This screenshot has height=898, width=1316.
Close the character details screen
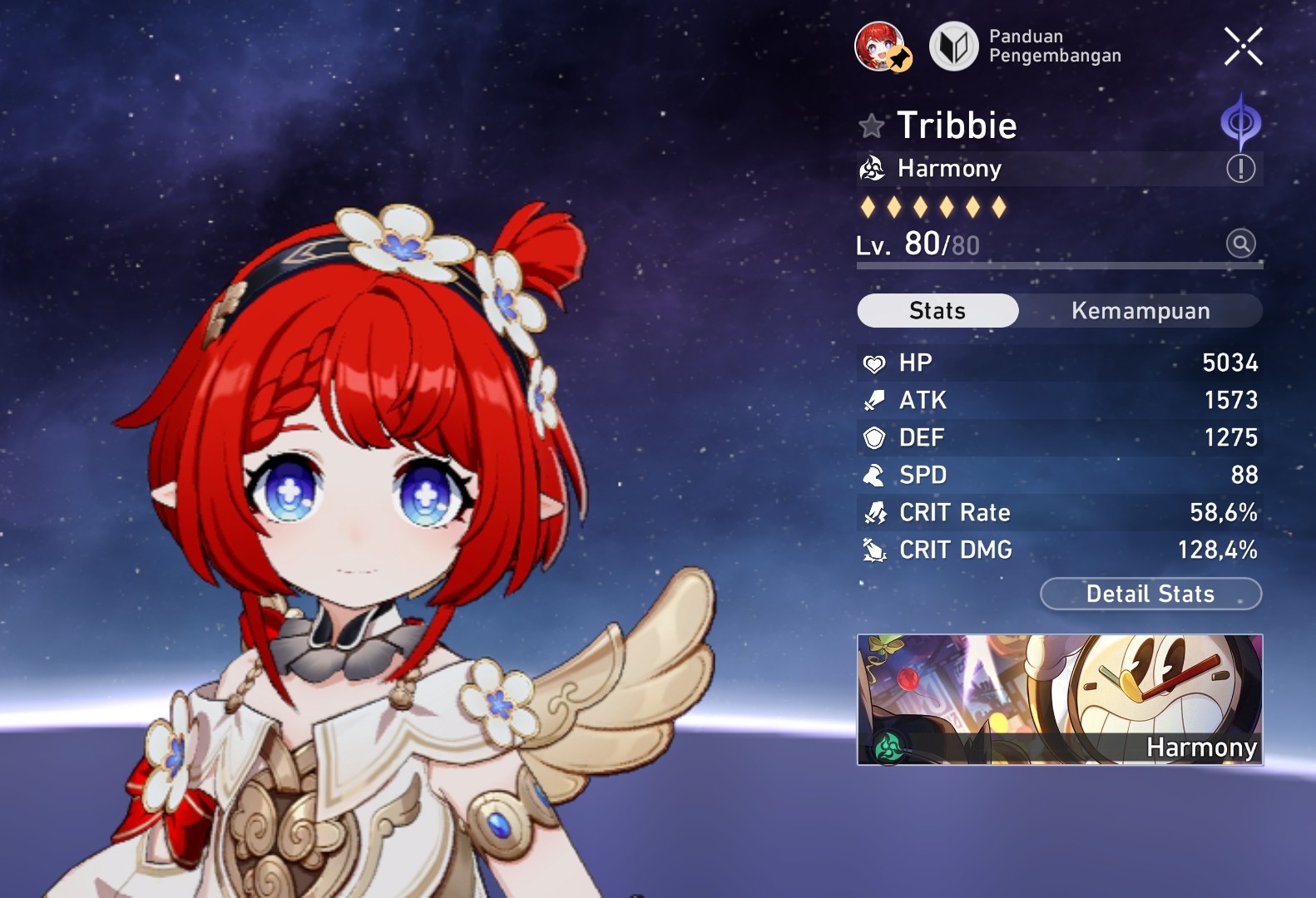1242,46
